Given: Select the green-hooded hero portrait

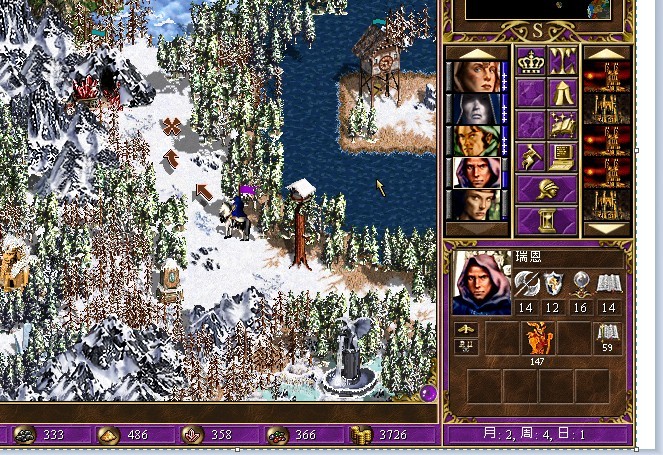Looking at the screenshot, I should 475,141.
